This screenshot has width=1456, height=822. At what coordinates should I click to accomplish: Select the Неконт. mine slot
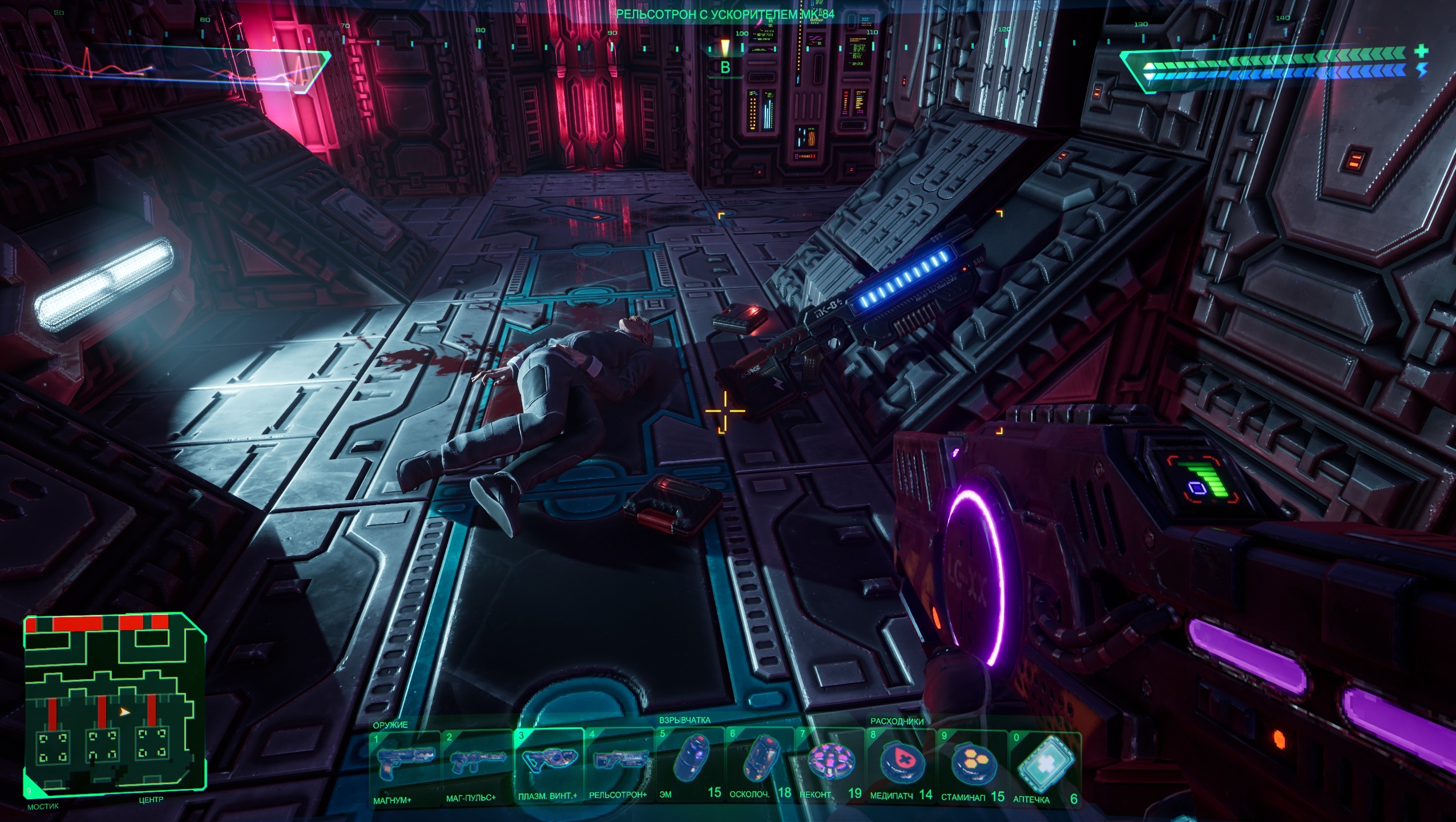click(x=830, y=764)
